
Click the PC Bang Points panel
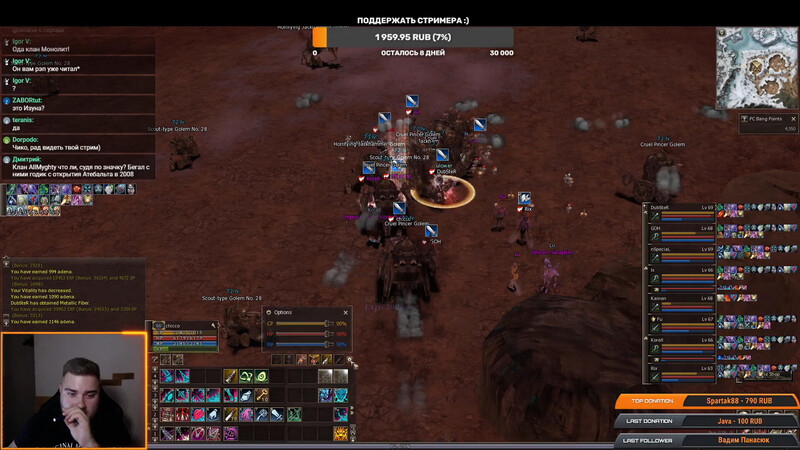(768, 122)
